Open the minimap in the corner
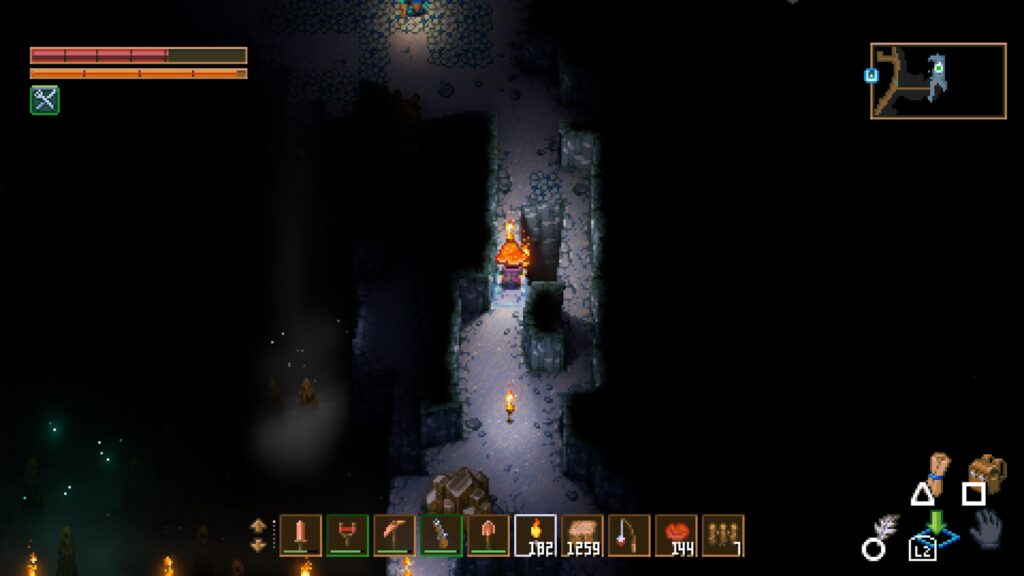Viewport: 1024px width, 576px height. click(938, 81)
